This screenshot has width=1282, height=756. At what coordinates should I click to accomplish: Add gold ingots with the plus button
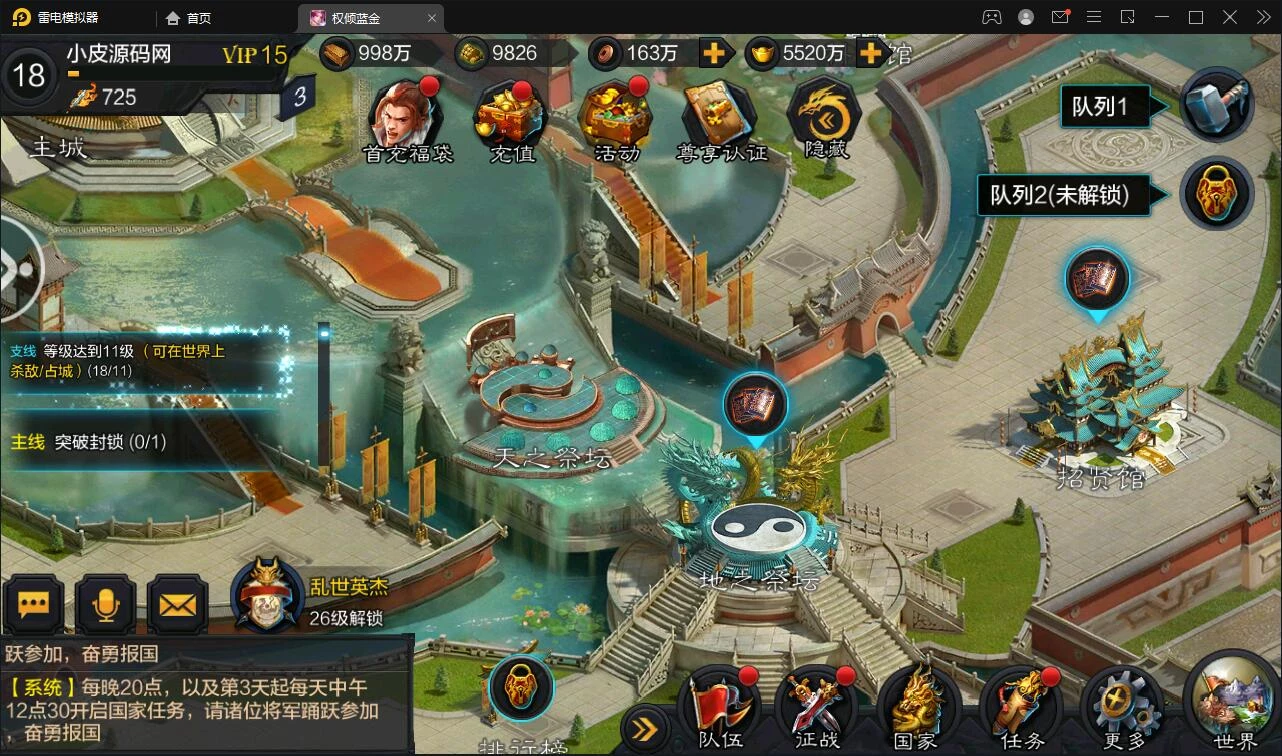coord(872,53)
